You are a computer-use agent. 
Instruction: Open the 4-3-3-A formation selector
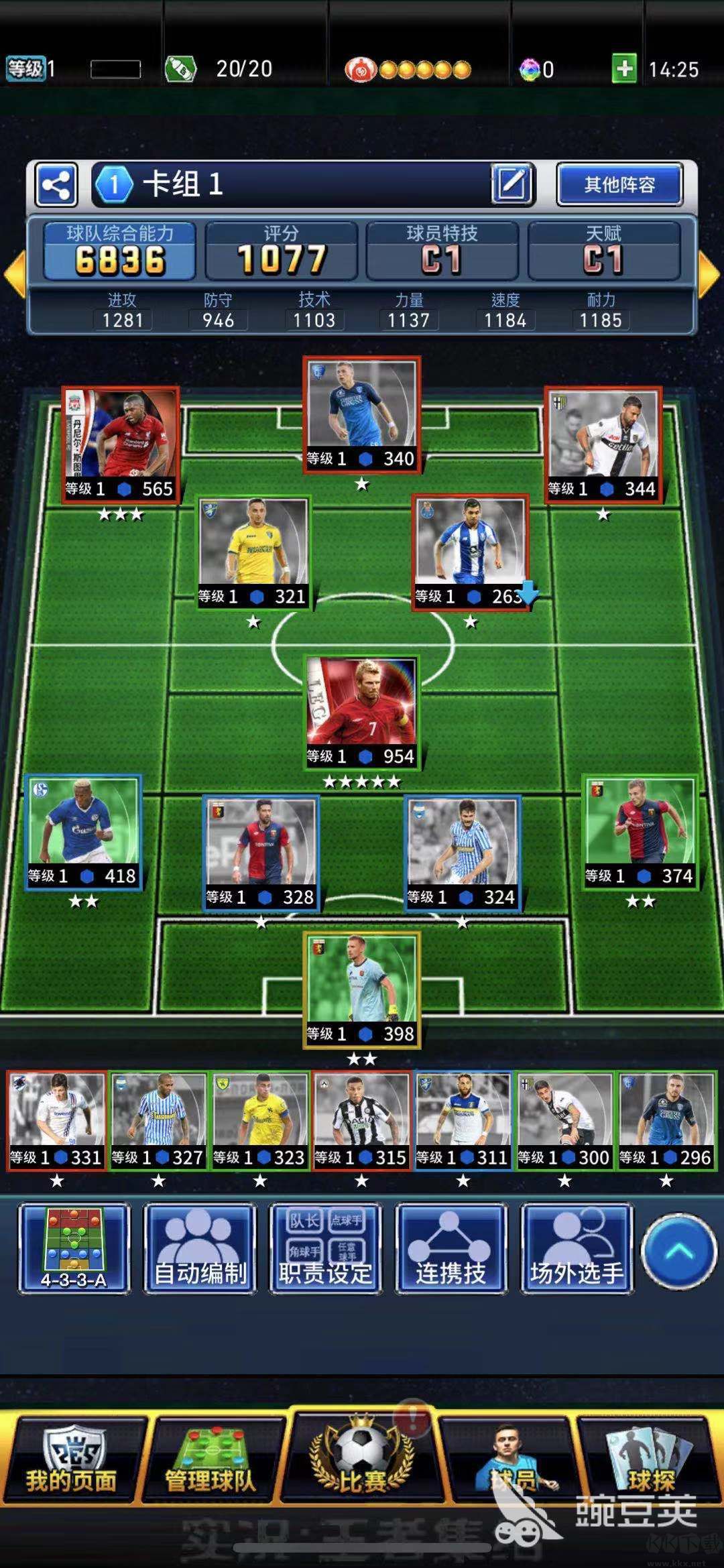(74, 1248)
